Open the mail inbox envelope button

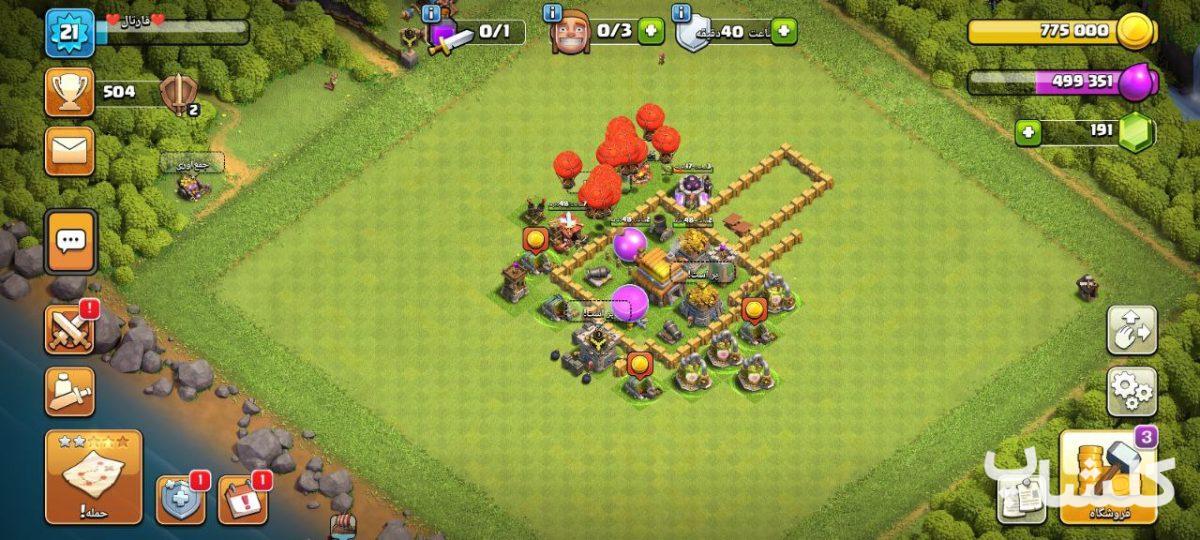point(70,152)
